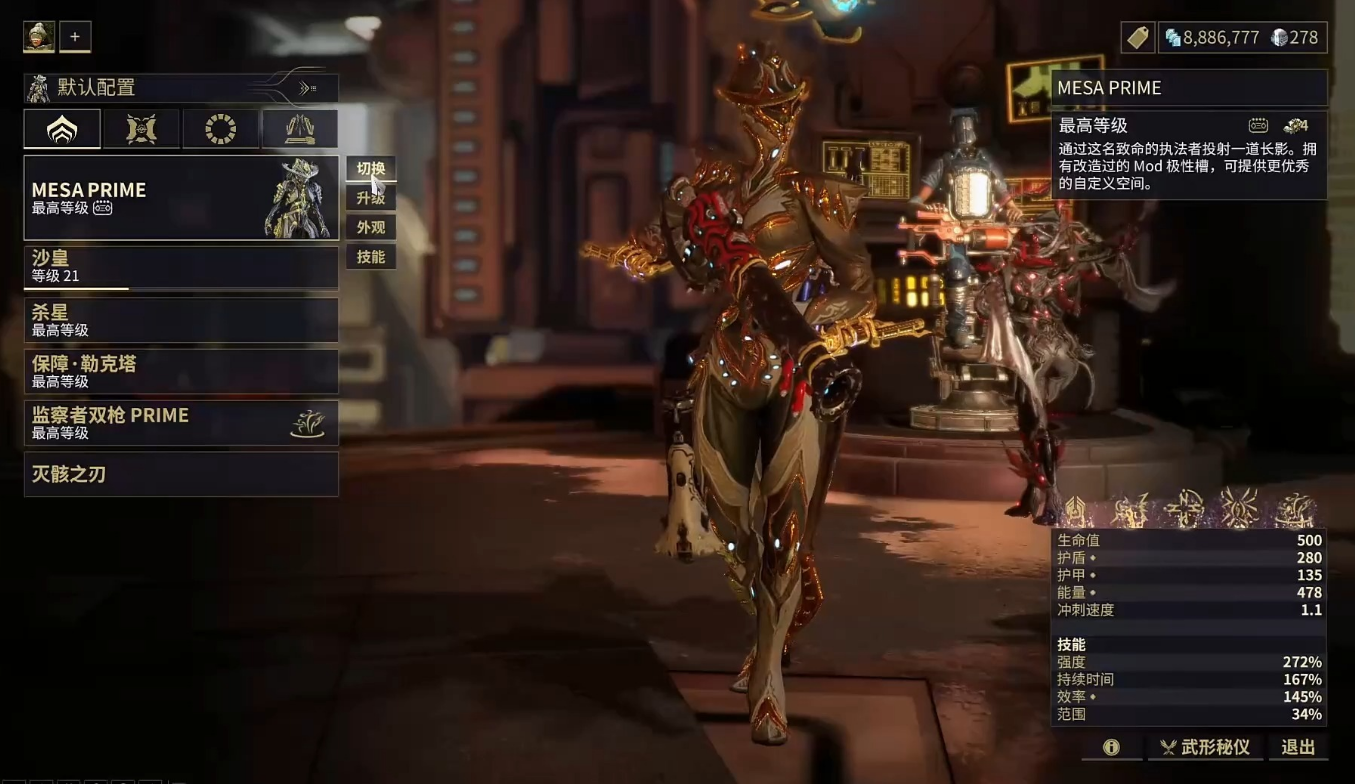Choose the 沙皇 weapon slot
The image size is (1355, 784).
[x=181, y=267]
